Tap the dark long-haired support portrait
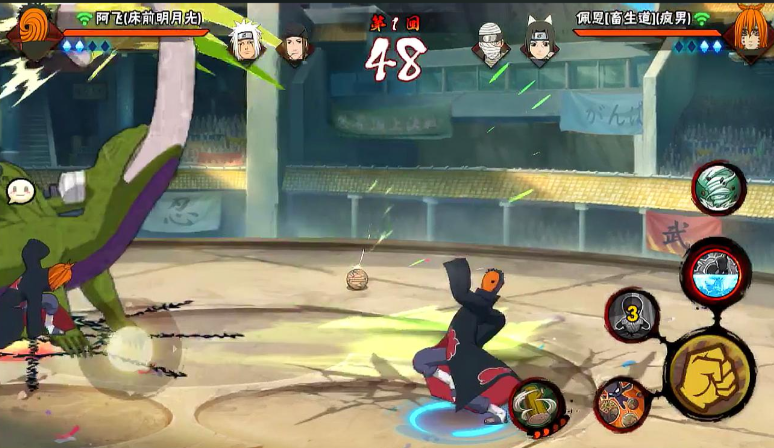 pyautogui.click(x=294, y=43)
